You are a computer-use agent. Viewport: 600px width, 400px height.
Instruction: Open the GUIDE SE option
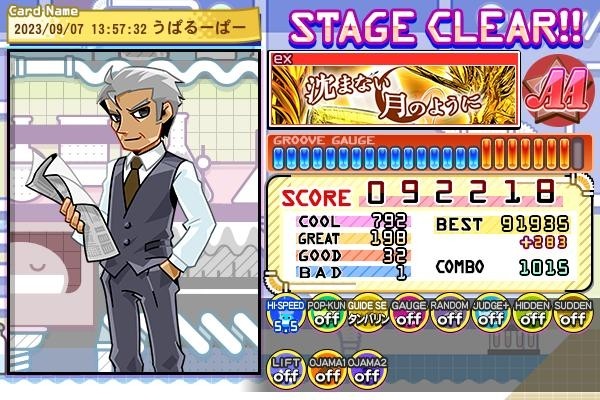(x=367, y=320)
